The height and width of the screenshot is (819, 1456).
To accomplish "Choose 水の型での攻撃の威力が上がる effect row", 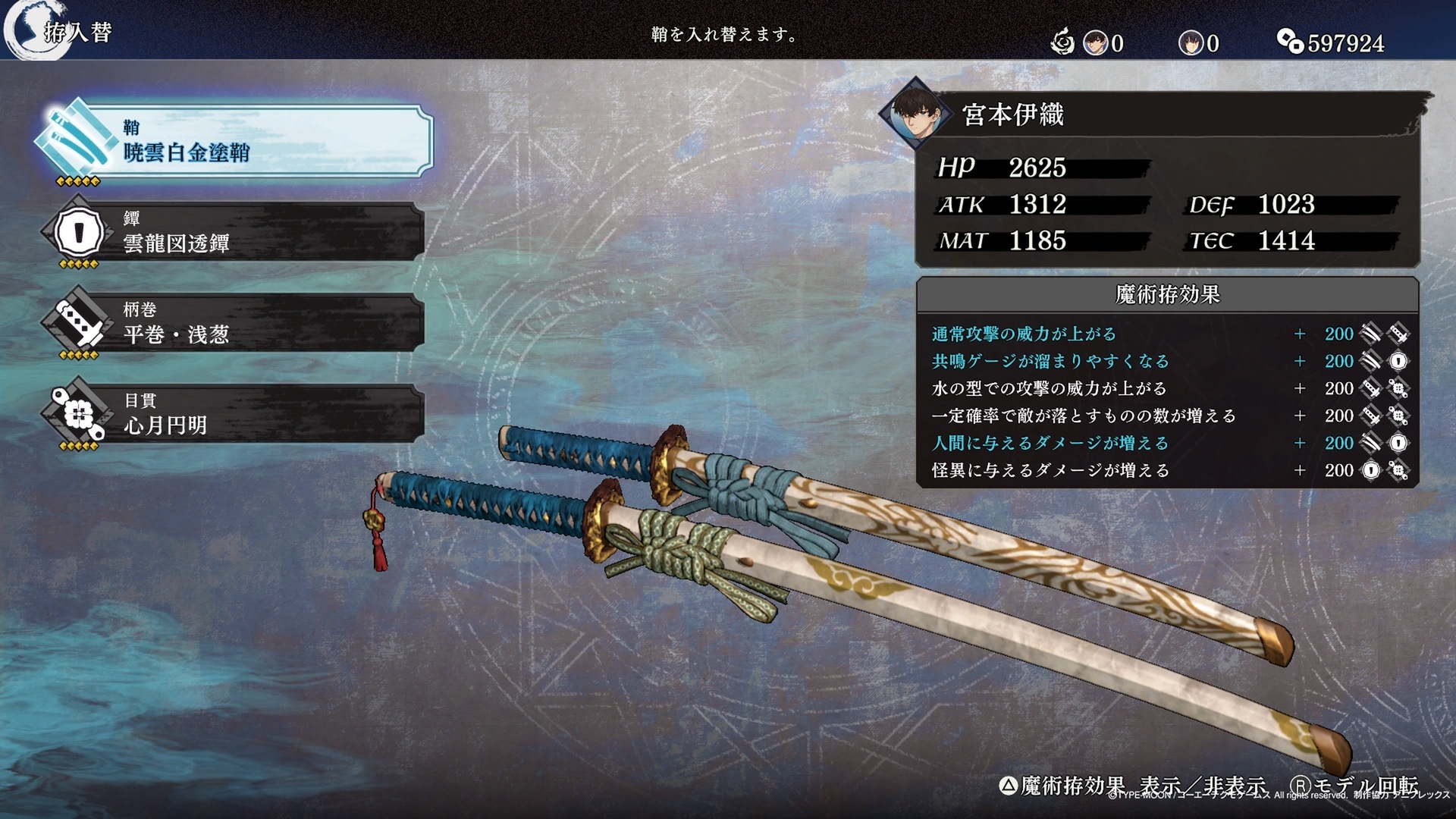I will pos(1168,388).
